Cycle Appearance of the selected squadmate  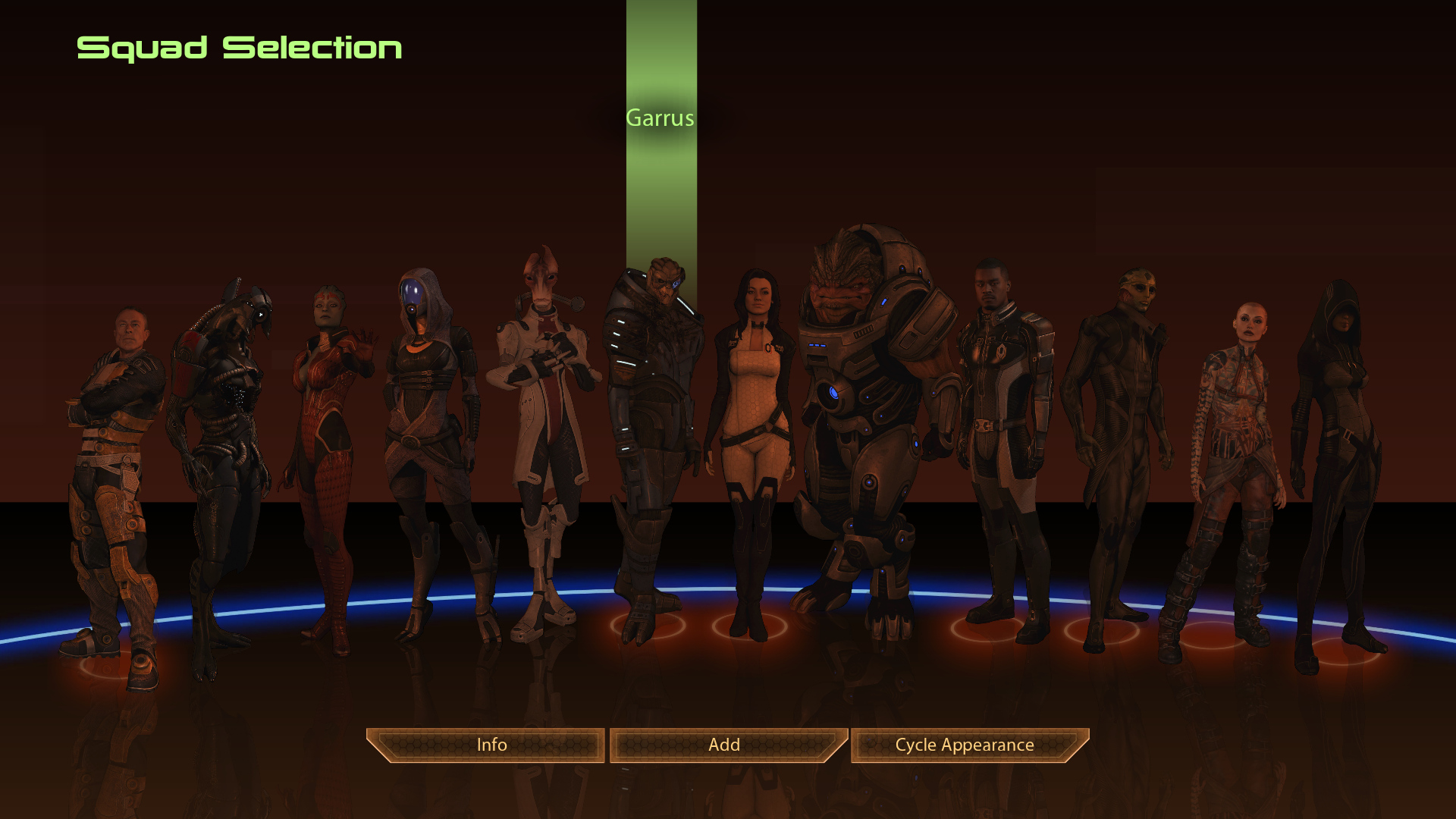(x=965, y=745)
